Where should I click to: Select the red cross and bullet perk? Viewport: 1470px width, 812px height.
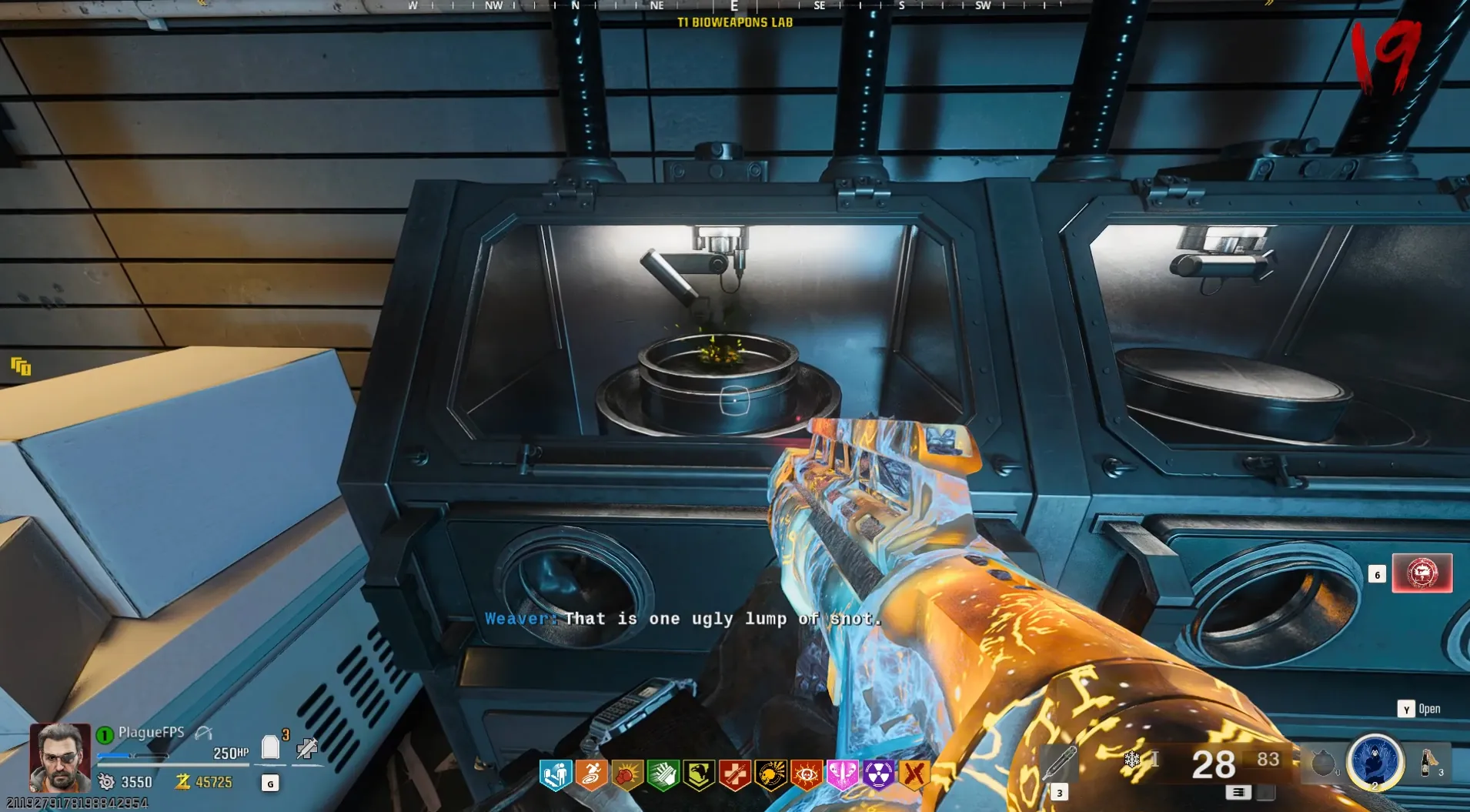click(x=734, y=774)
